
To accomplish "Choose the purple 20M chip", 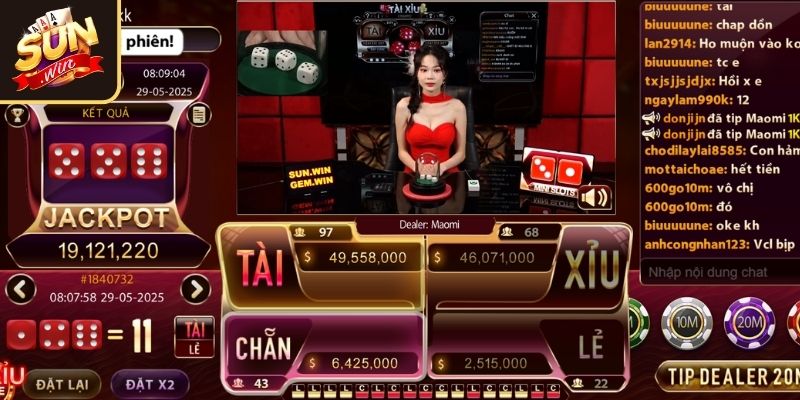I will click(x=744, y=321).
